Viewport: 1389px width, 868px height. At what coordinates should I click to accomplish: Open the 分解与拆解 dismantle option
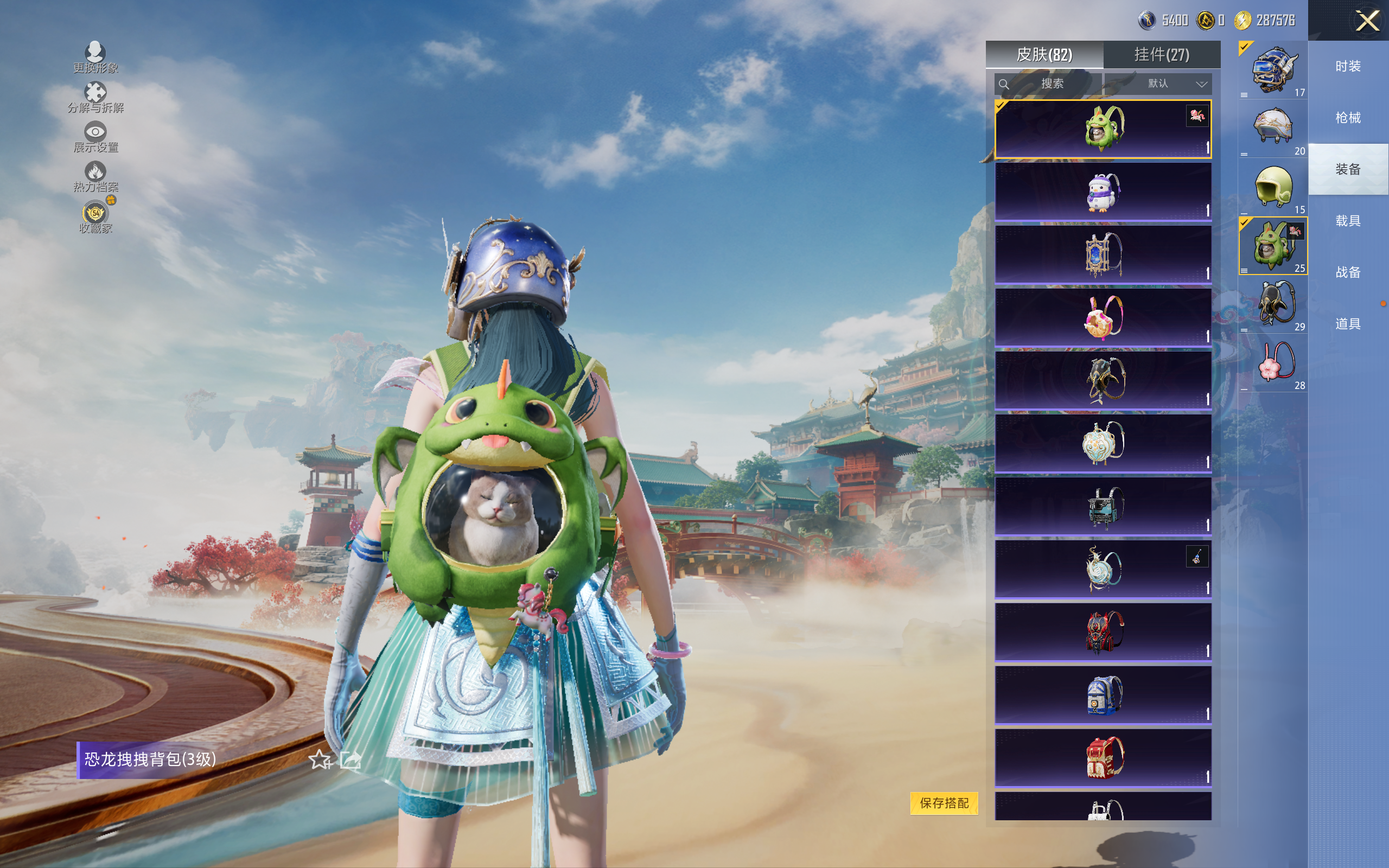[95, 97]
